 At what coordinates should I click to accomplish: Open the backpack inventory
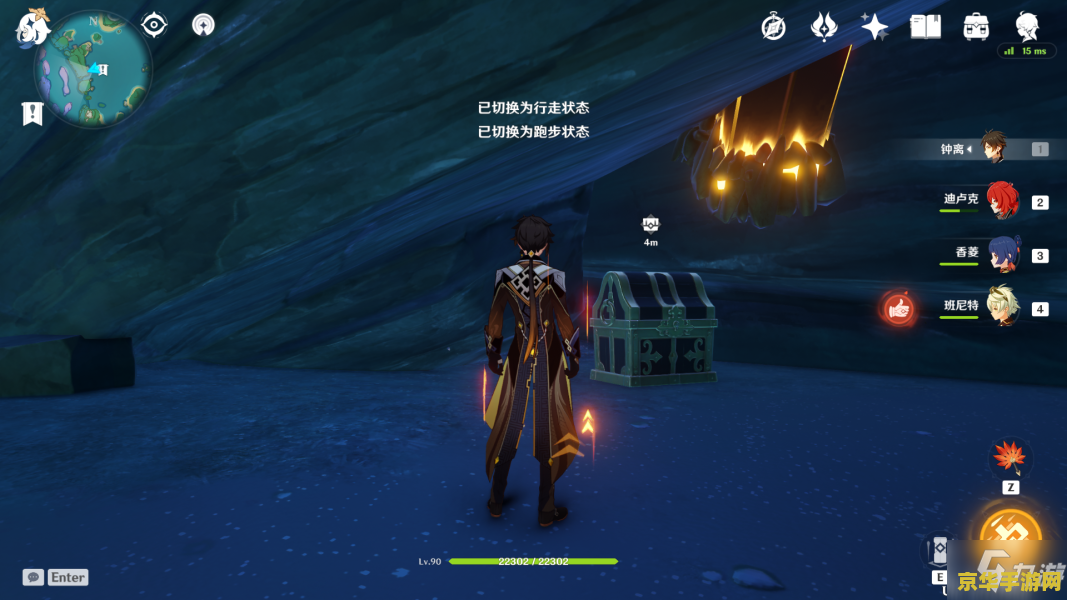[976, 27]
